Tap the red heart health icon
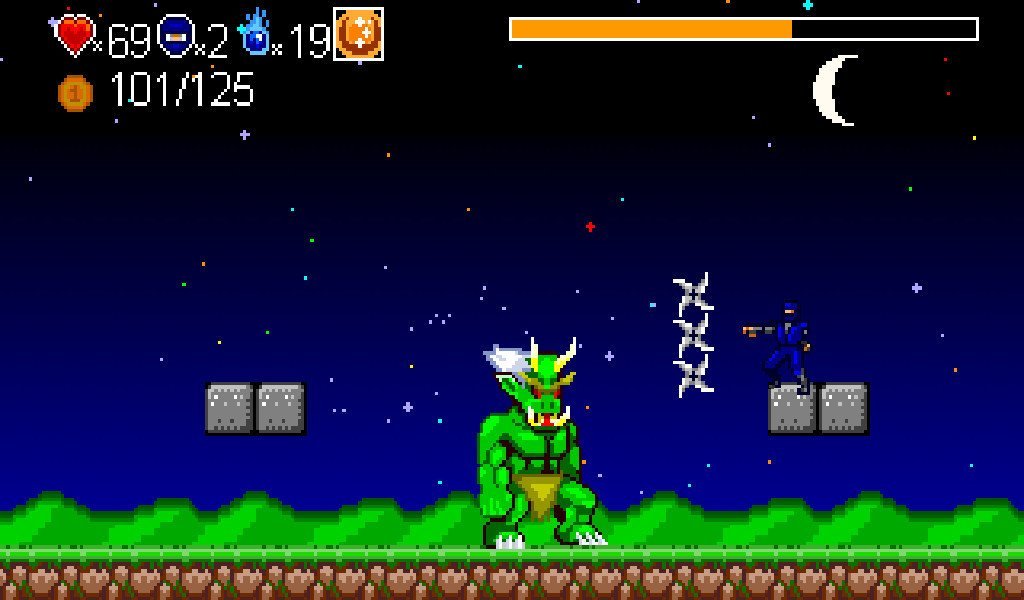 point(75,35)
